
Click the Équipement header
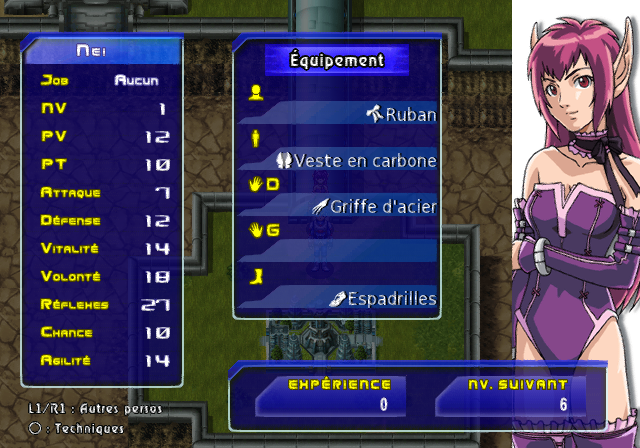[x=337, y=60]
